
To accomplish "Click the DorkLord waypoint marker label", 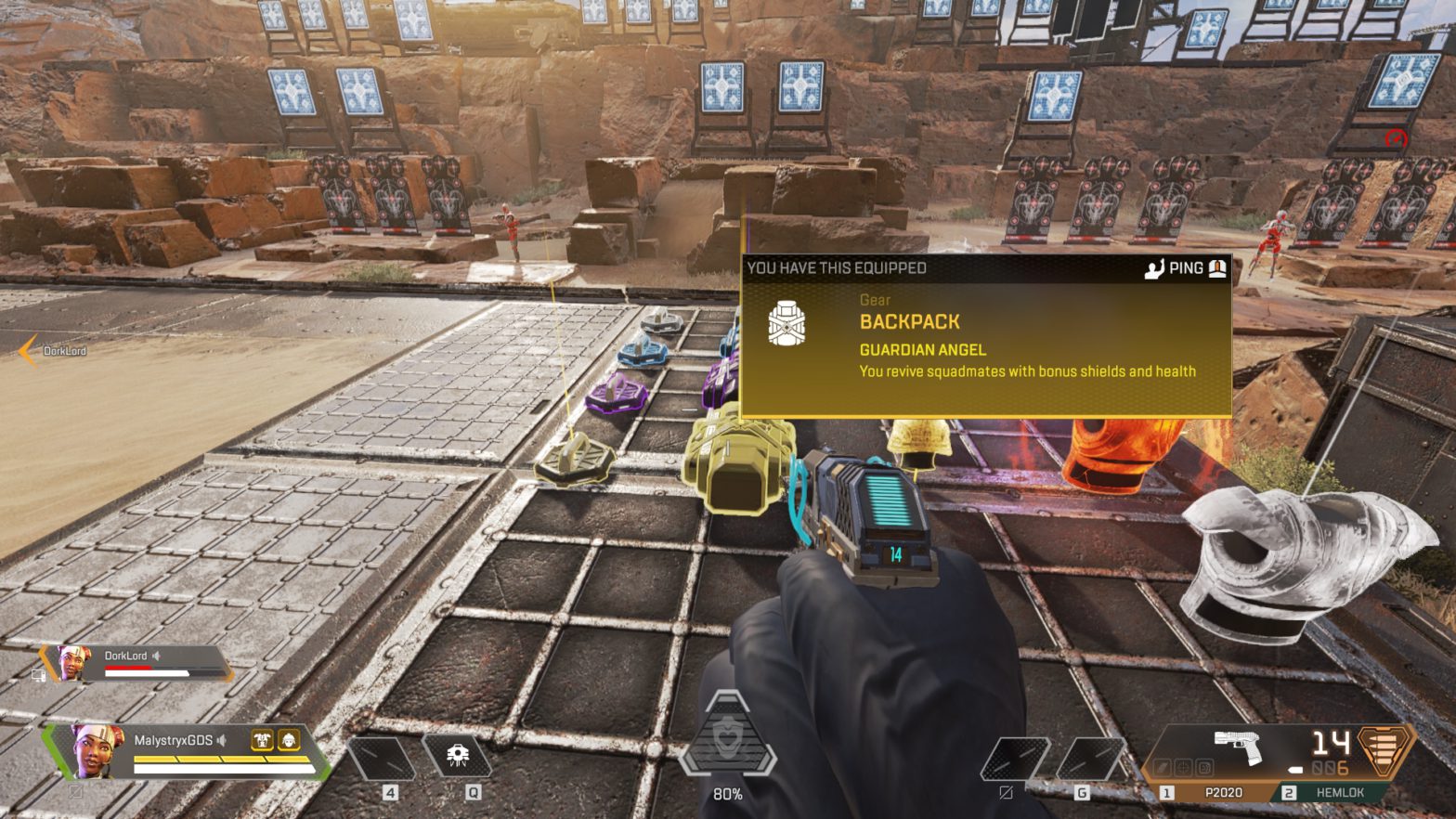I will [x=63, y=351].
